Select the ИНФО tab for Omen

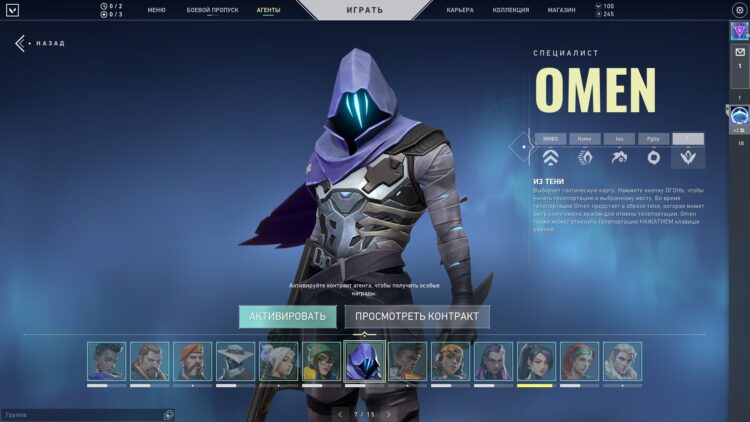[x=550, y=139]
